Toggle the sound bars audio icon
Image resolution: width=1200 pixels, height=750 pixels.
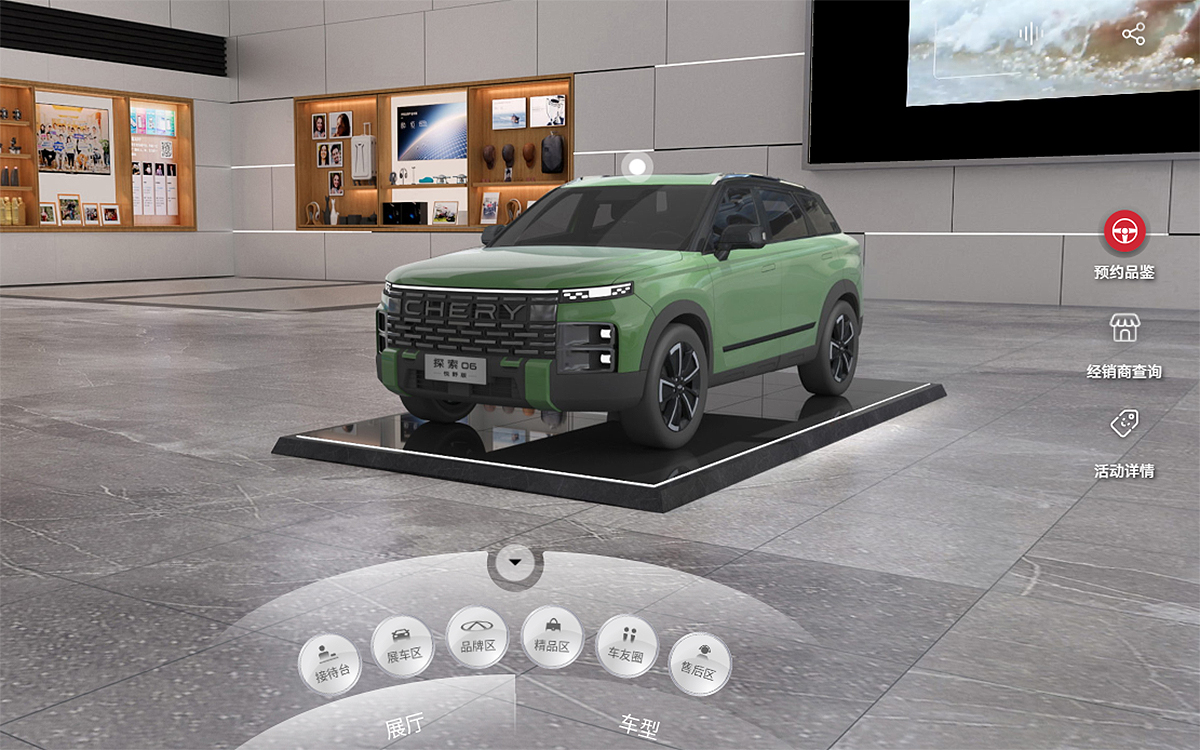point(1030,35)
